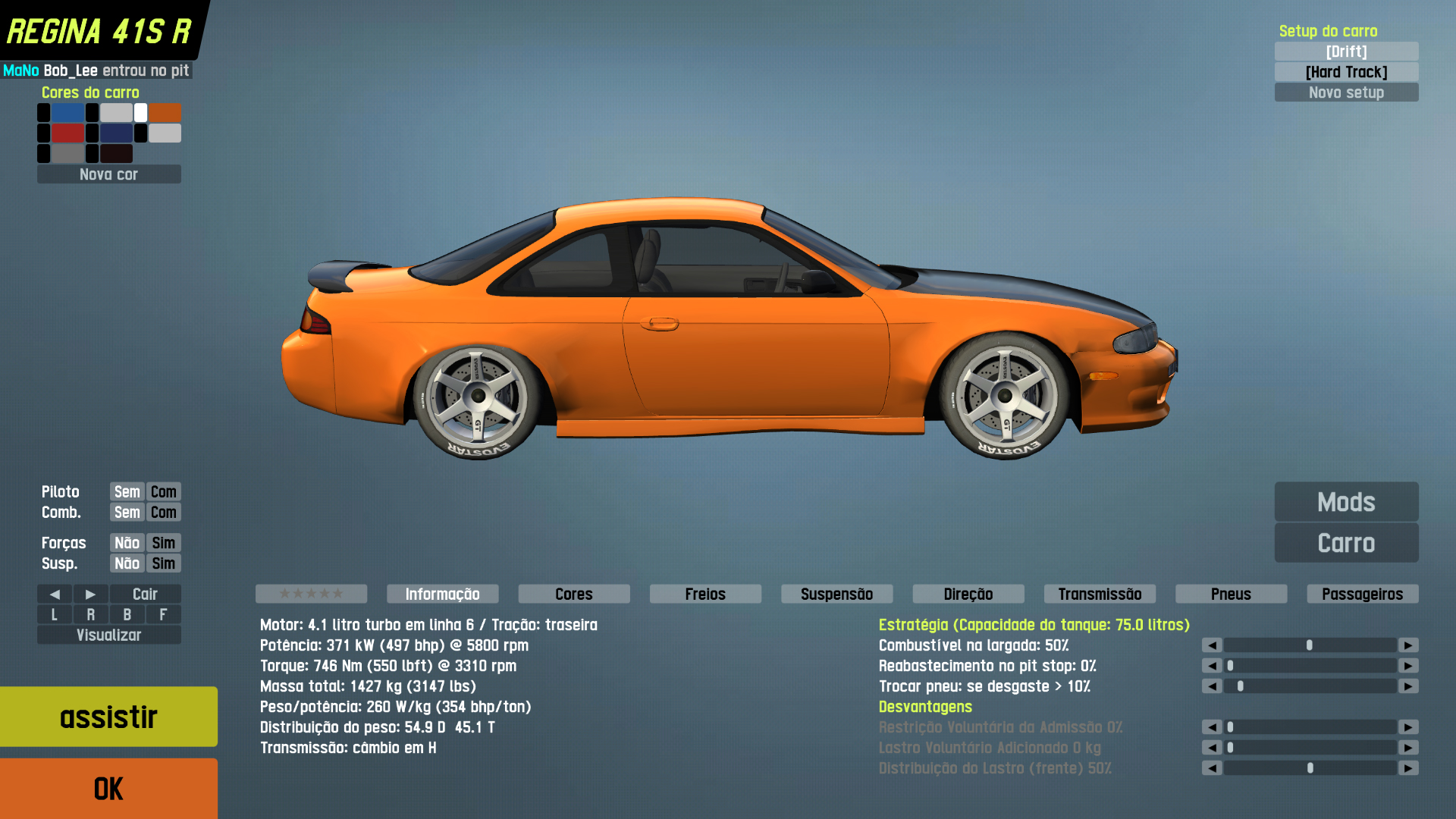Image resolution: width=1456 pixels, height=819 pixels.
Task: Open the Passageiros tab
Action: [1362, 594]
